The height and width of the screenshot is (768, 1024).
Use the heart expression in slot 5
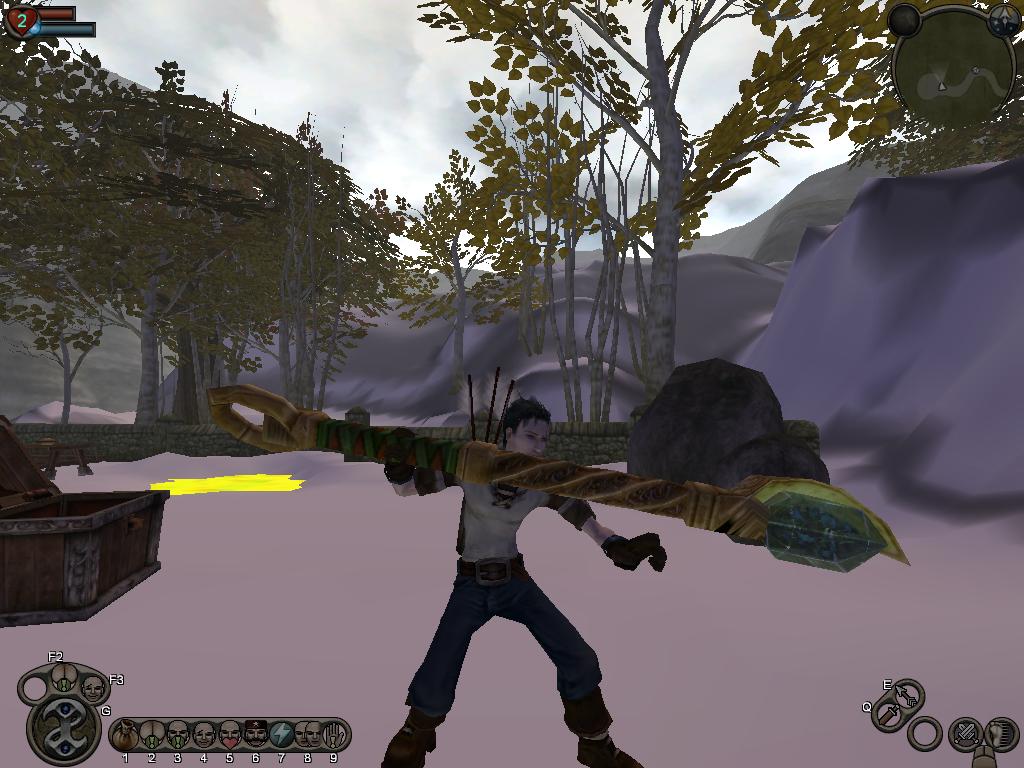tap(229, 736)
